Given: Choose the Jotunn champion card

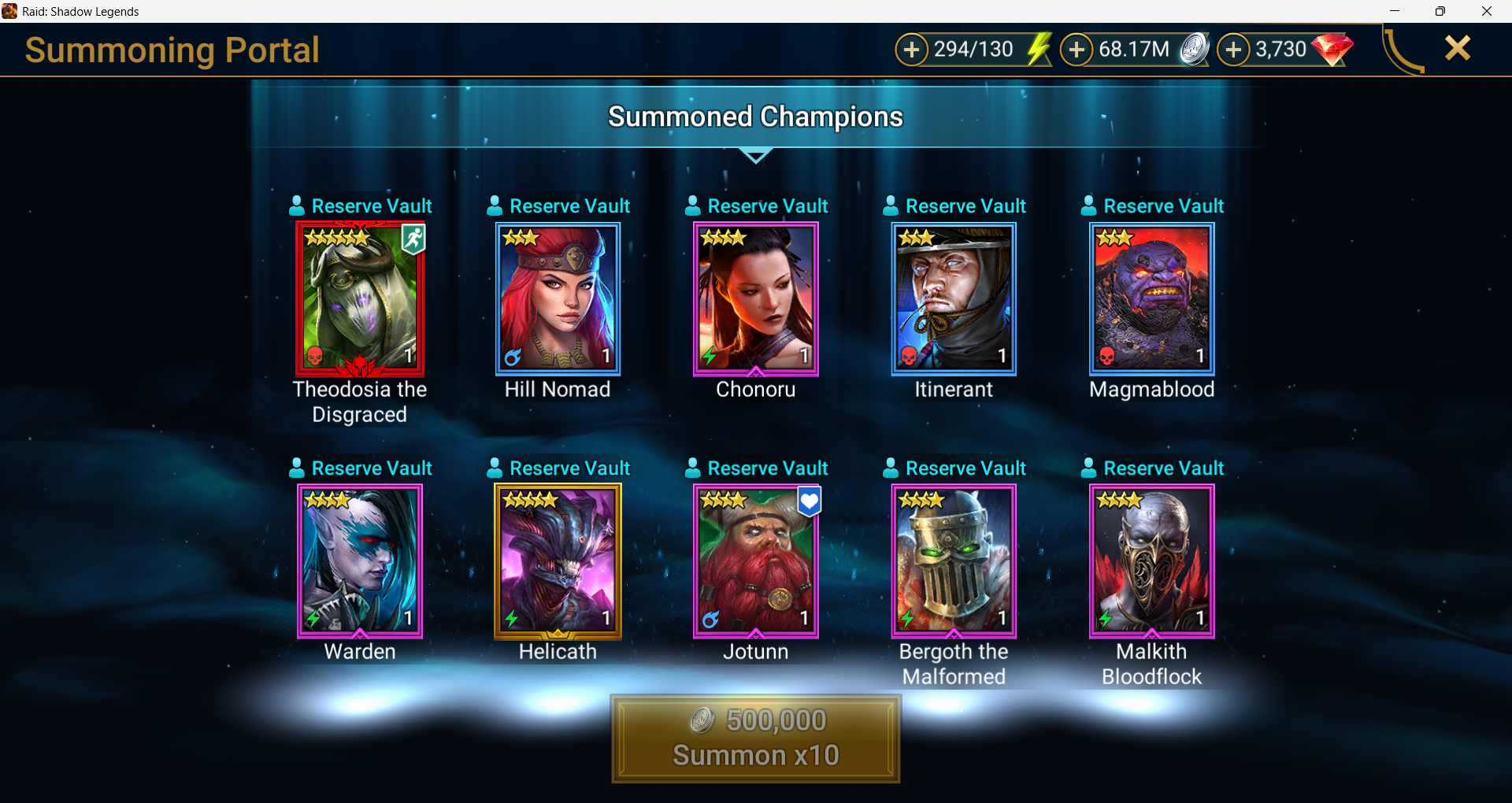Looking at the screenshot, I should [x=756, y=561].
